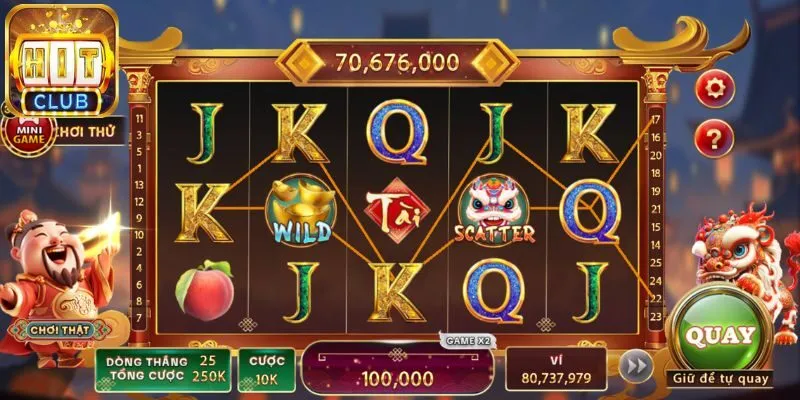Click the Hit Club logo

pos(62,60)
